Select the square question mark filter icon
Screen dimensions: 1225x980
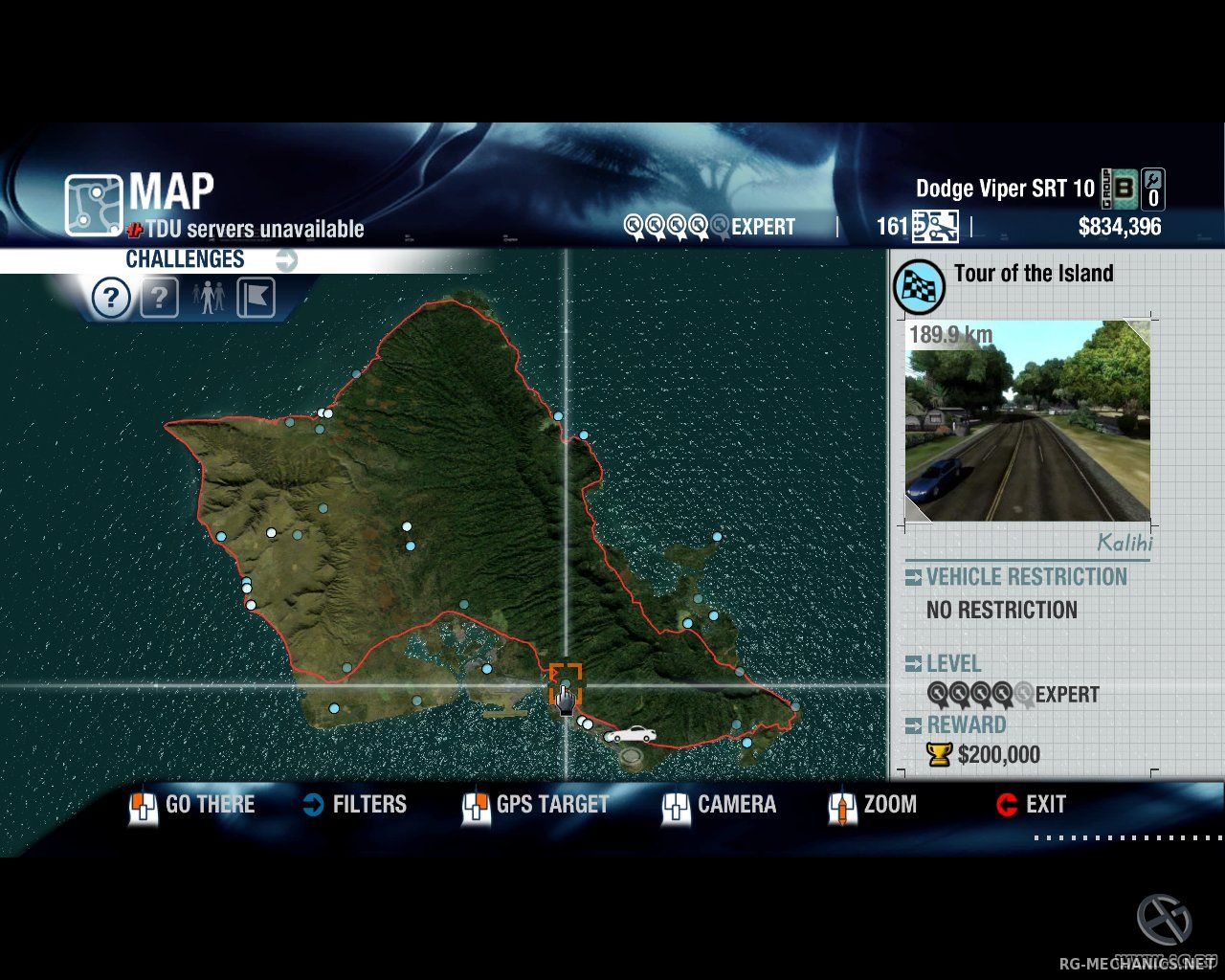(159, 299)
